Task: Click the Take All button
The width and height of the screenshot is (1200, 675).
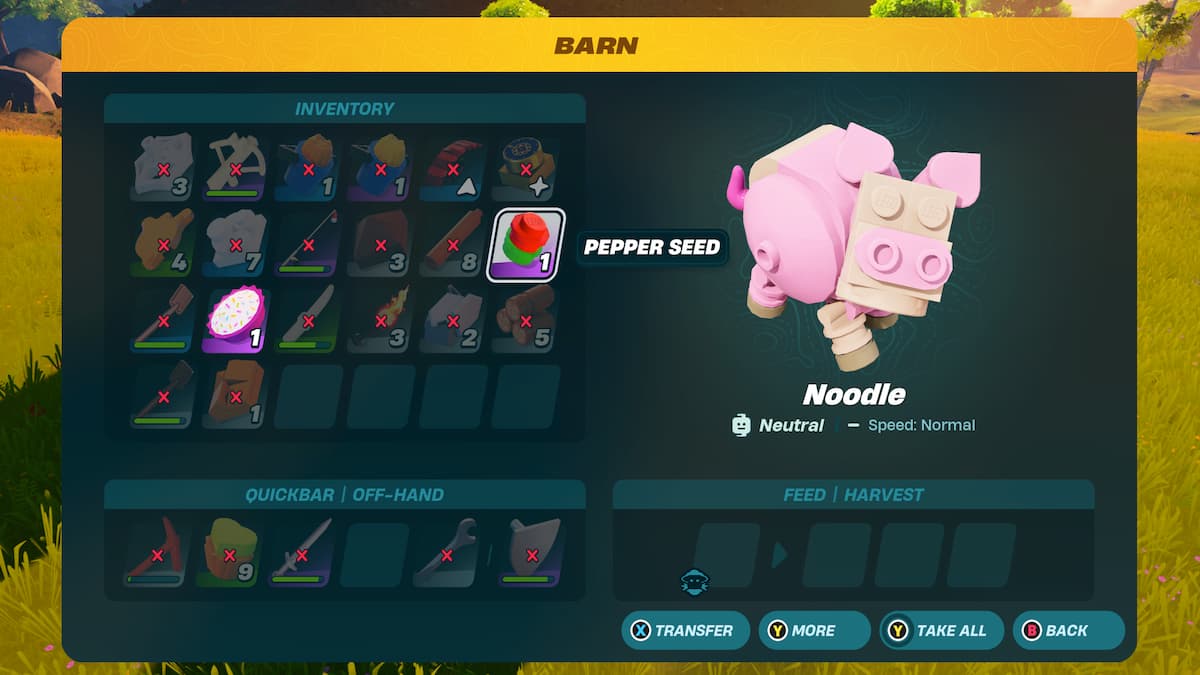Action: (941, 631)
